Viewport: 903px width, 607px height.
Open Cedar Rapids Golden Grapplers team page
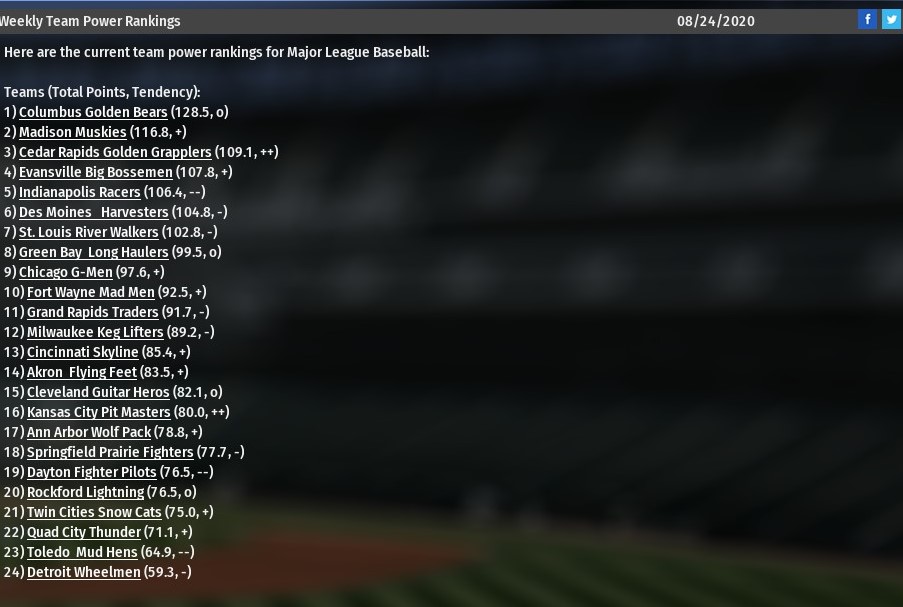115,152
